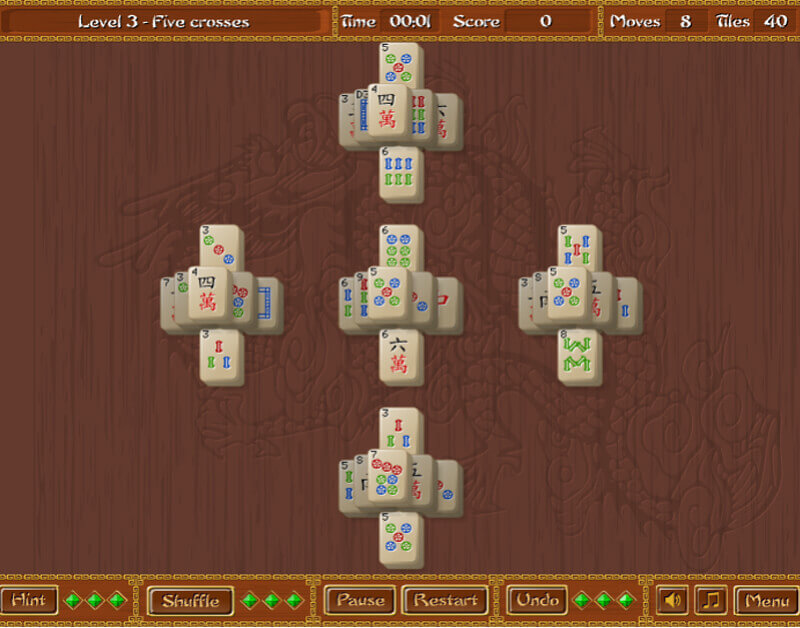
Task: Undo the last move
Action: [538, 600]
